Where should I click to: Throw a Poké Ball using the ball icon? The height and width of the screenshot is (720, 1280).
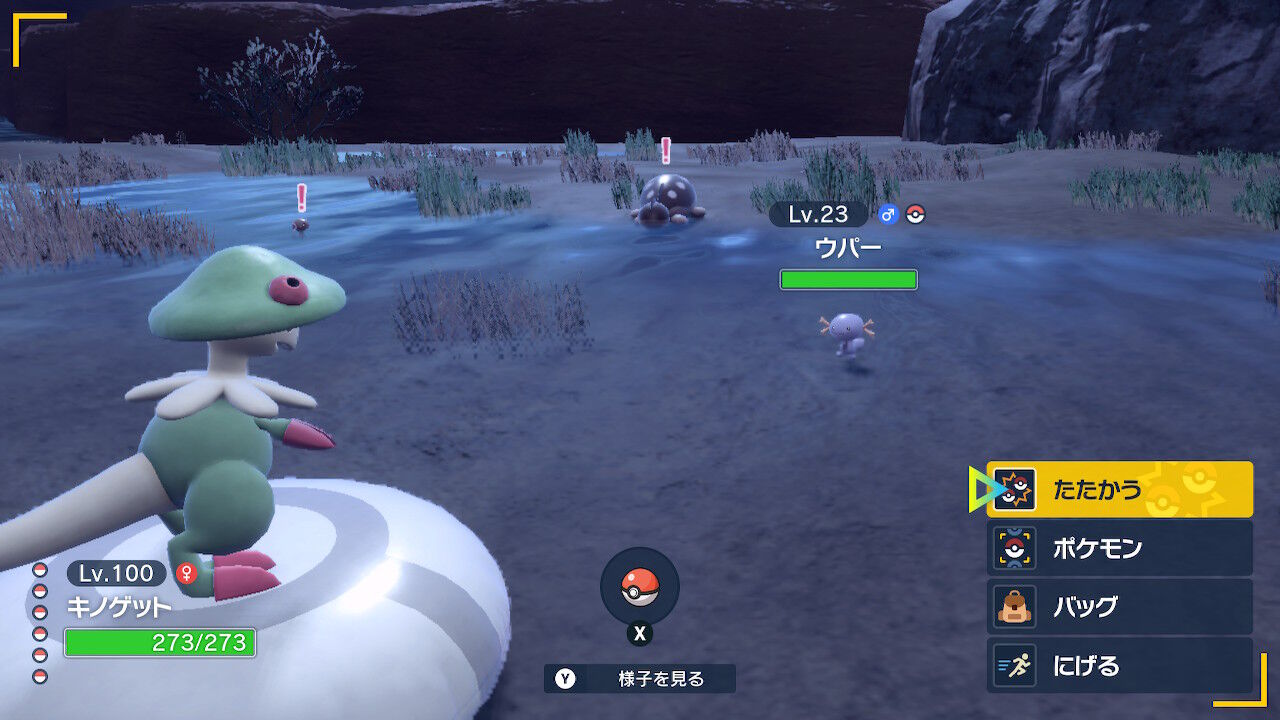[x=640, y=587]
